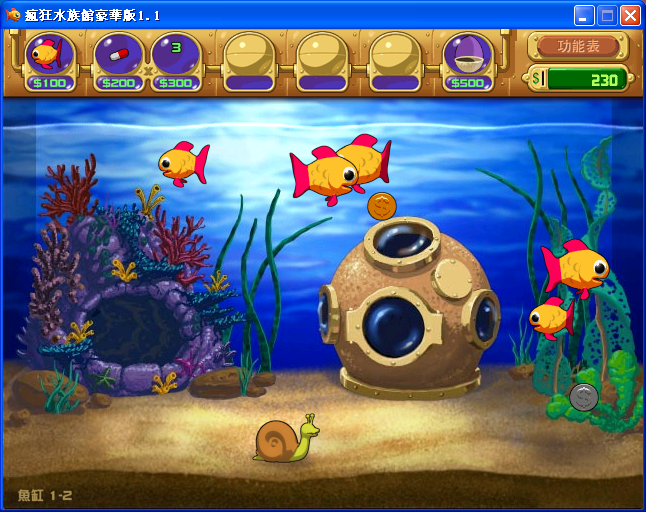
Task: Purchase the $500 egg piece
Action: 468,58
